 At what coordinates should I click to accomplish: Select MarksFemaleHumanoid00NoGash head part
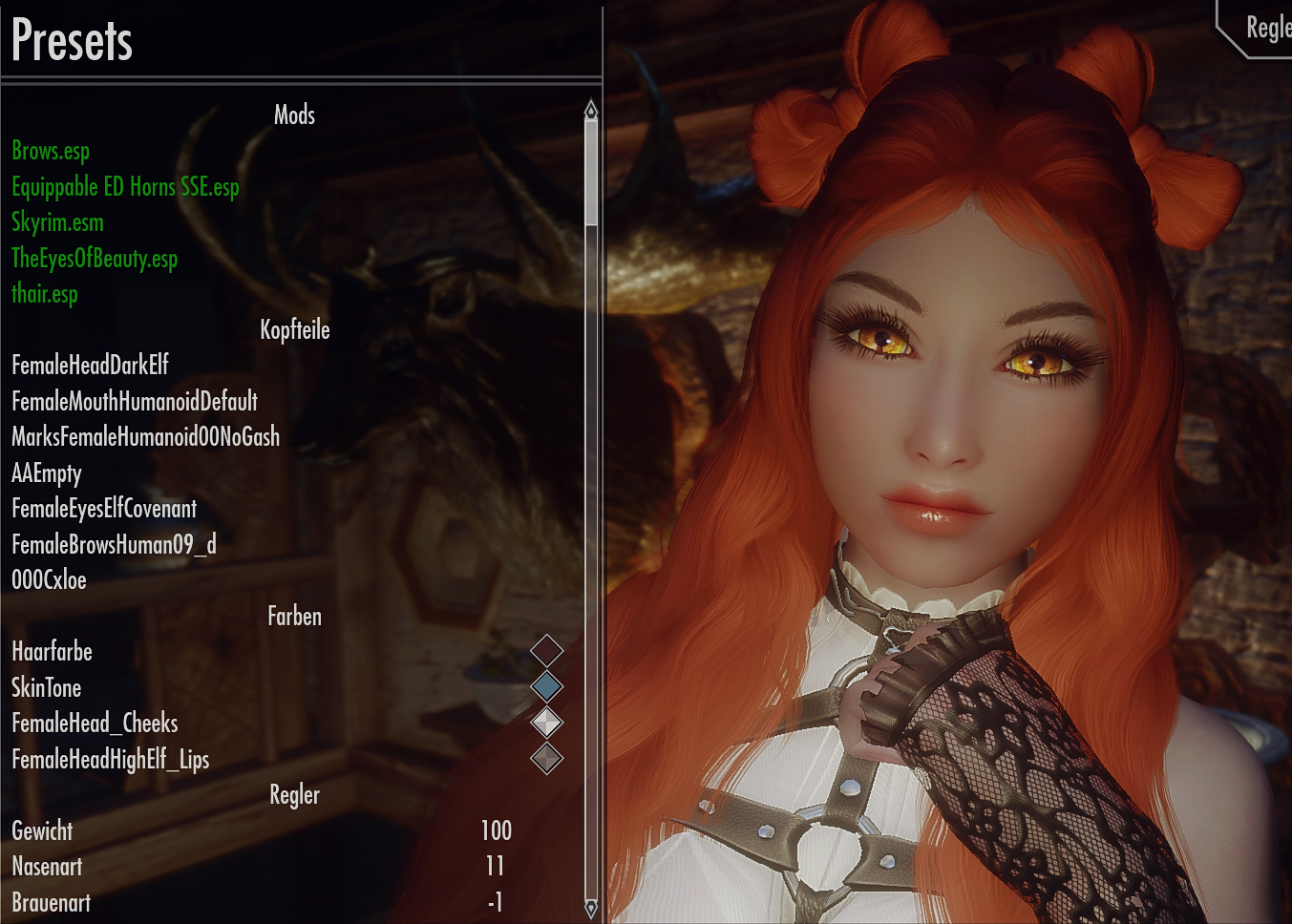(x=143, y=436)
